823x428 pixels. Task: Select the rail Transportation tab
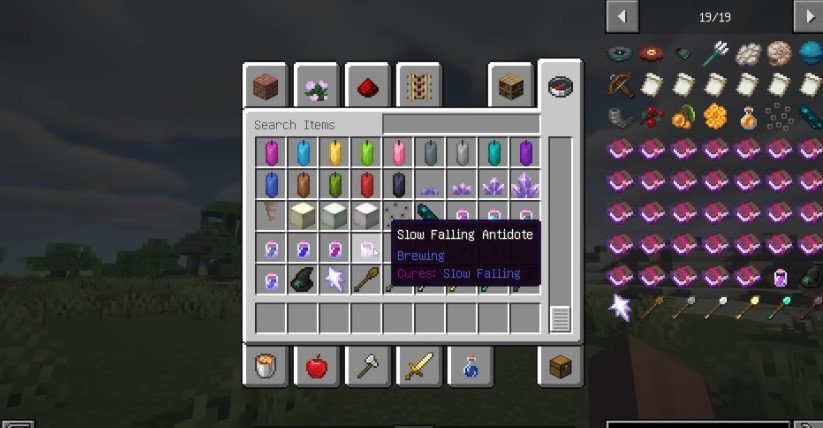(x=419, y=87)
